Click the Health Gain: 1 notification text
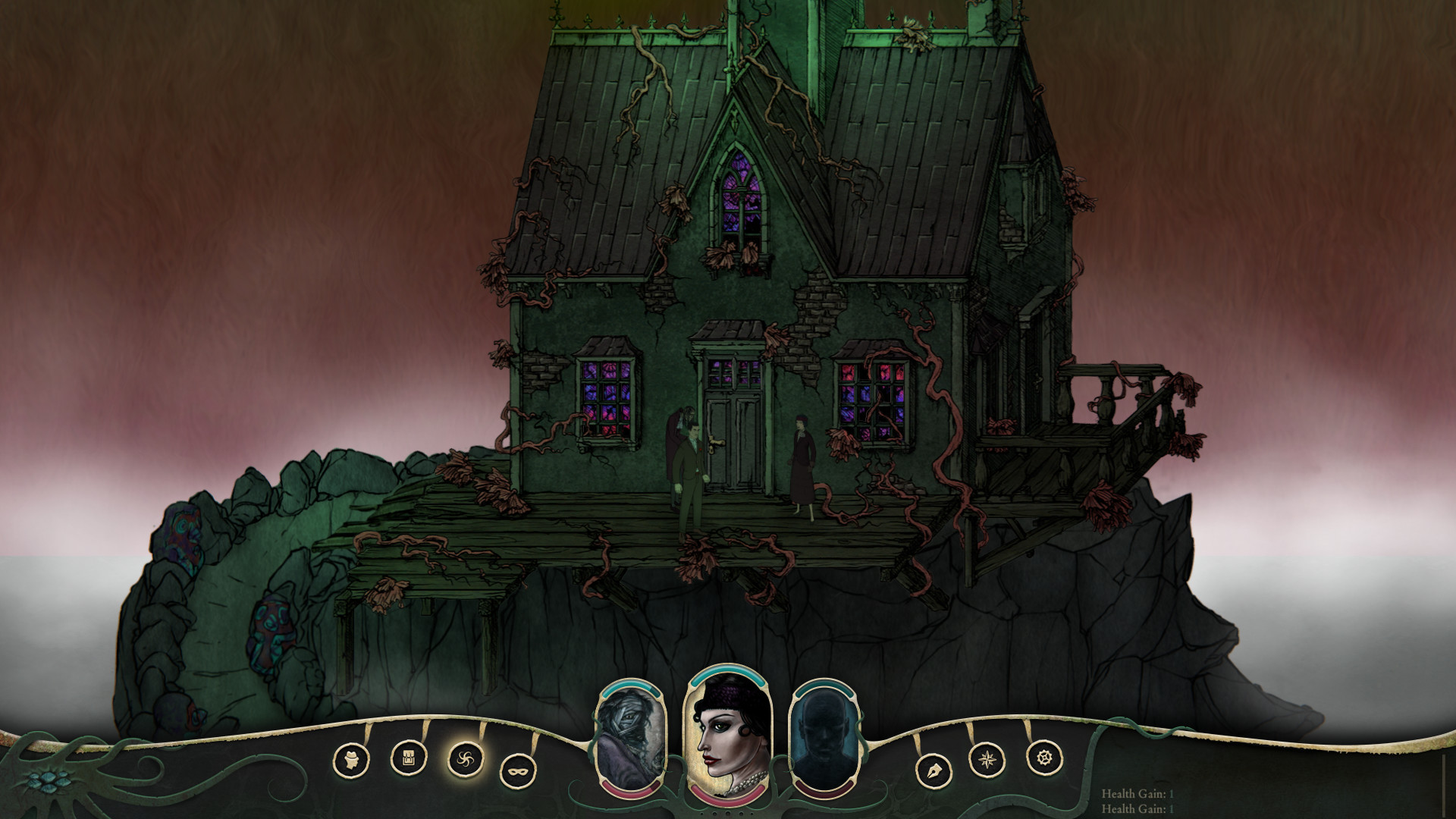Screen dimensions: 1456x819 click(1137, 794)
